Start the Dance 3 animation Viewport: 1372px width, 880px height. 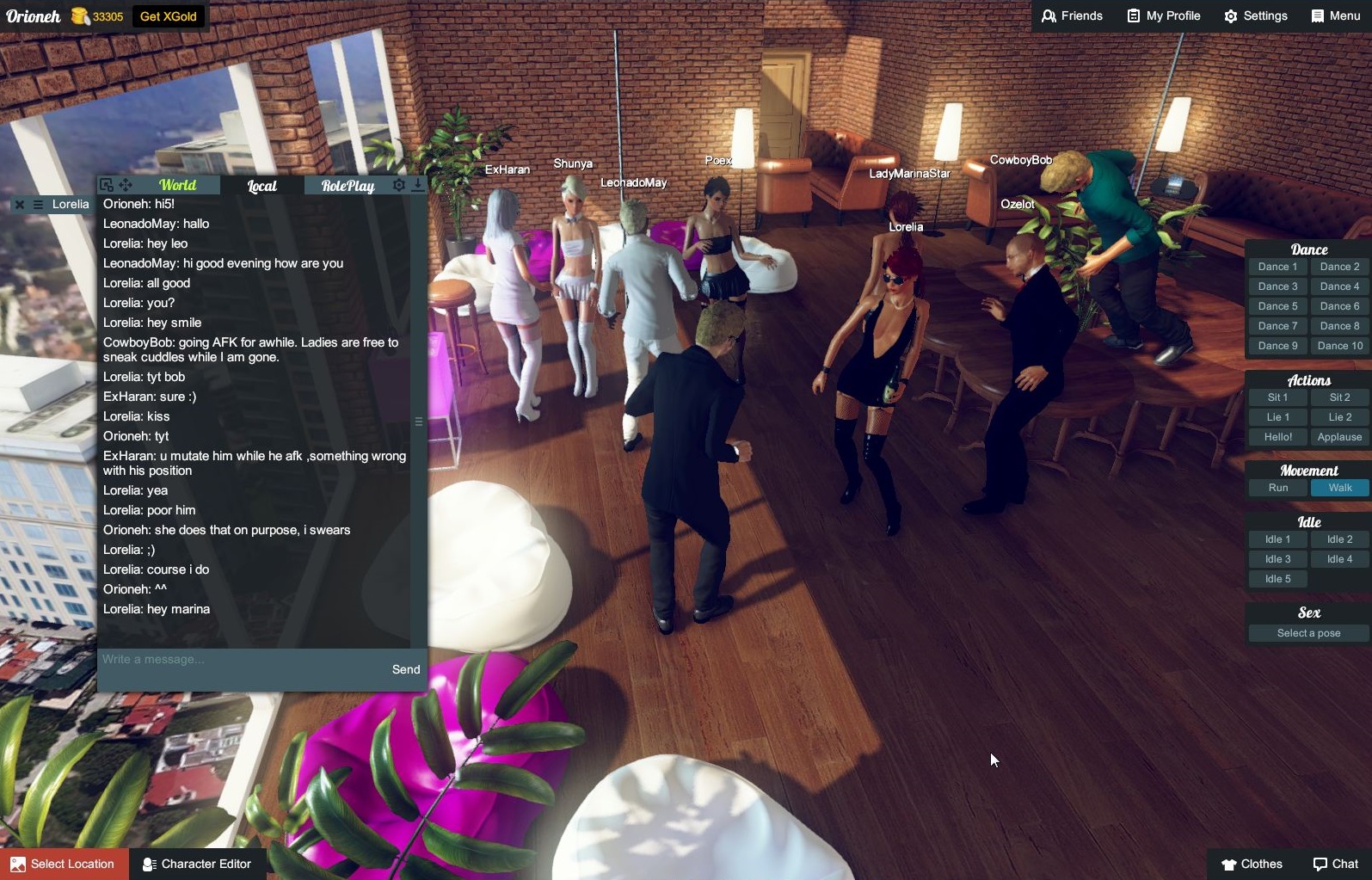pos(1277,286)
